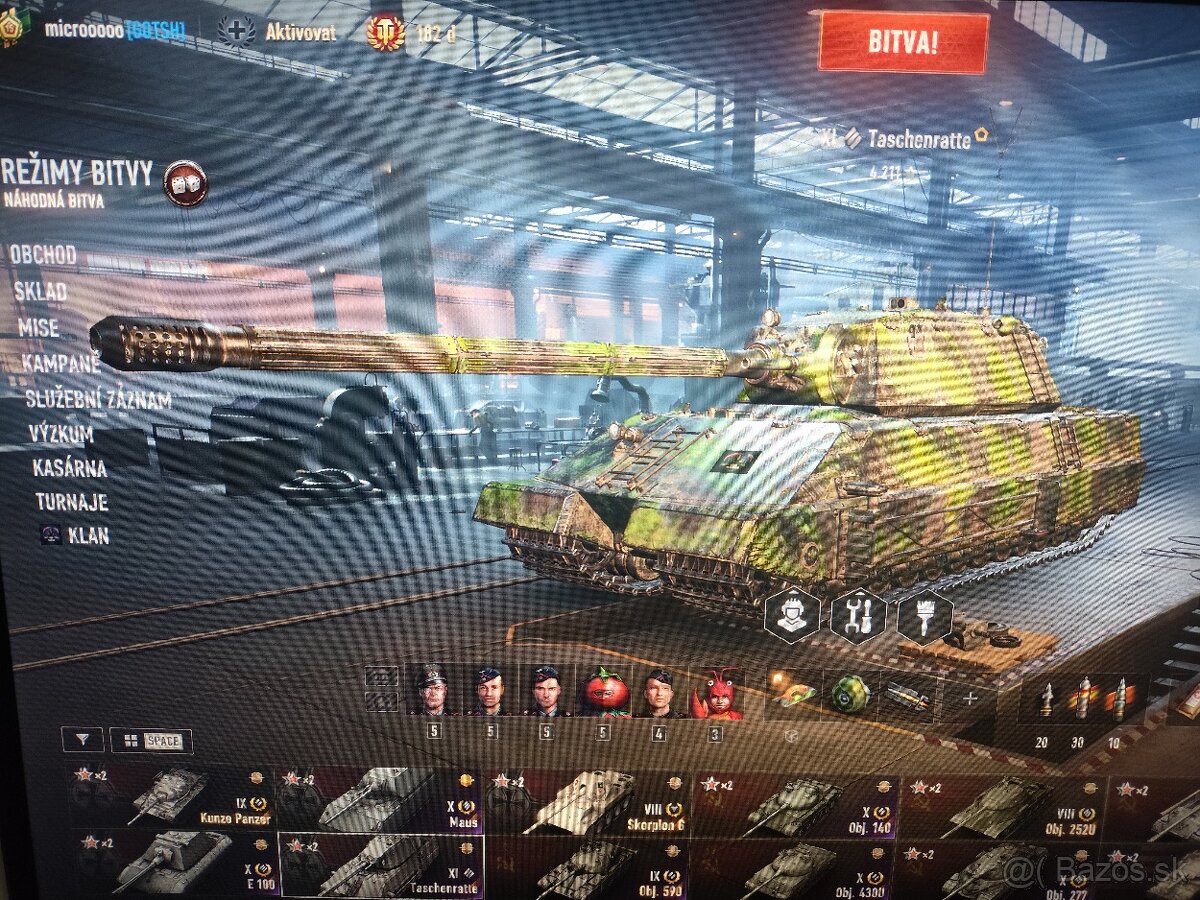Image resolution: width=1200 pixels, height=900 pixels.
Task: Activate the premium account Aktivovat button
Action: click(300, 32)
